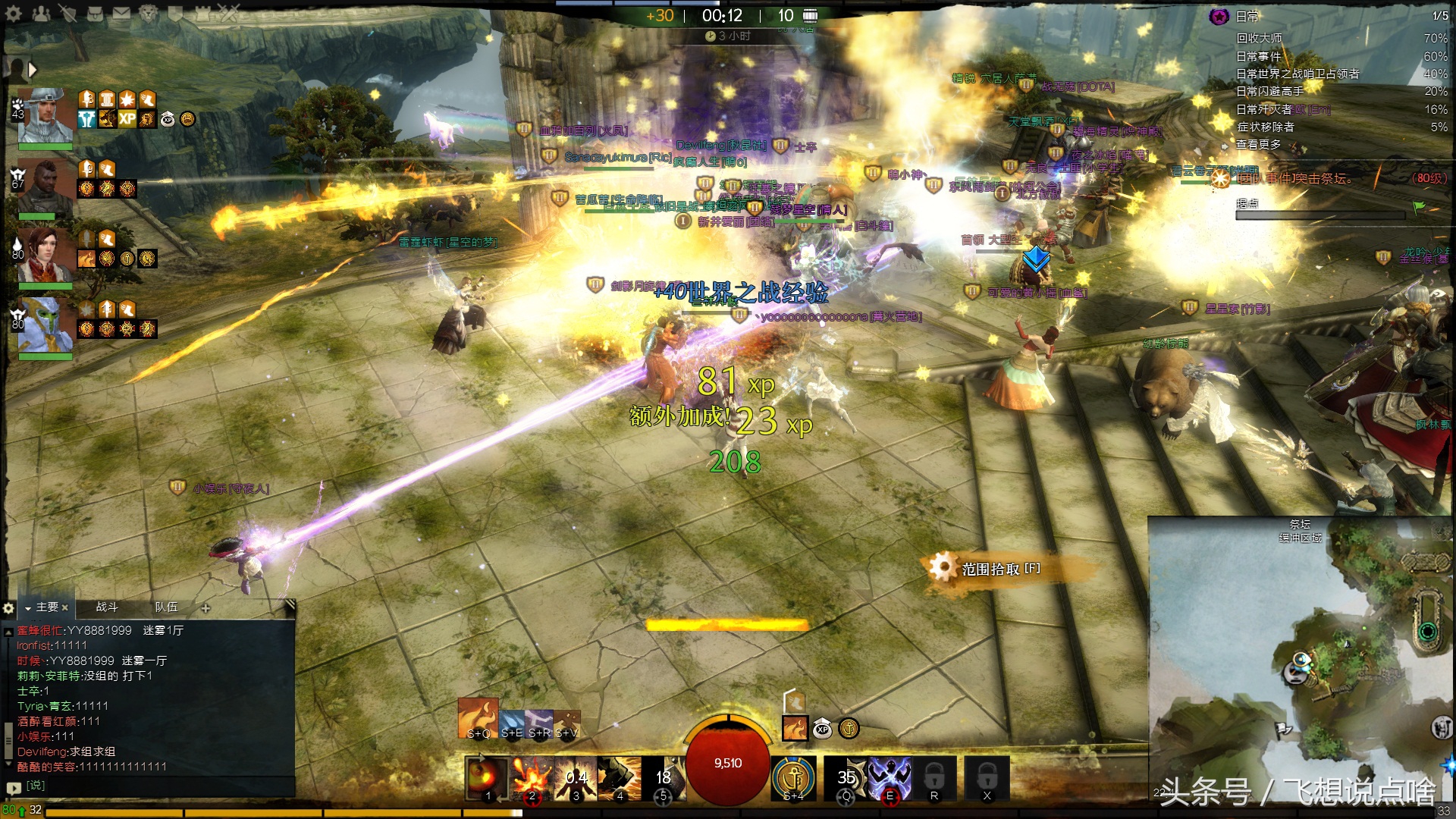Switch to the 战斗 chat tab
This screenshot has width=1456, height=819.
107,607
